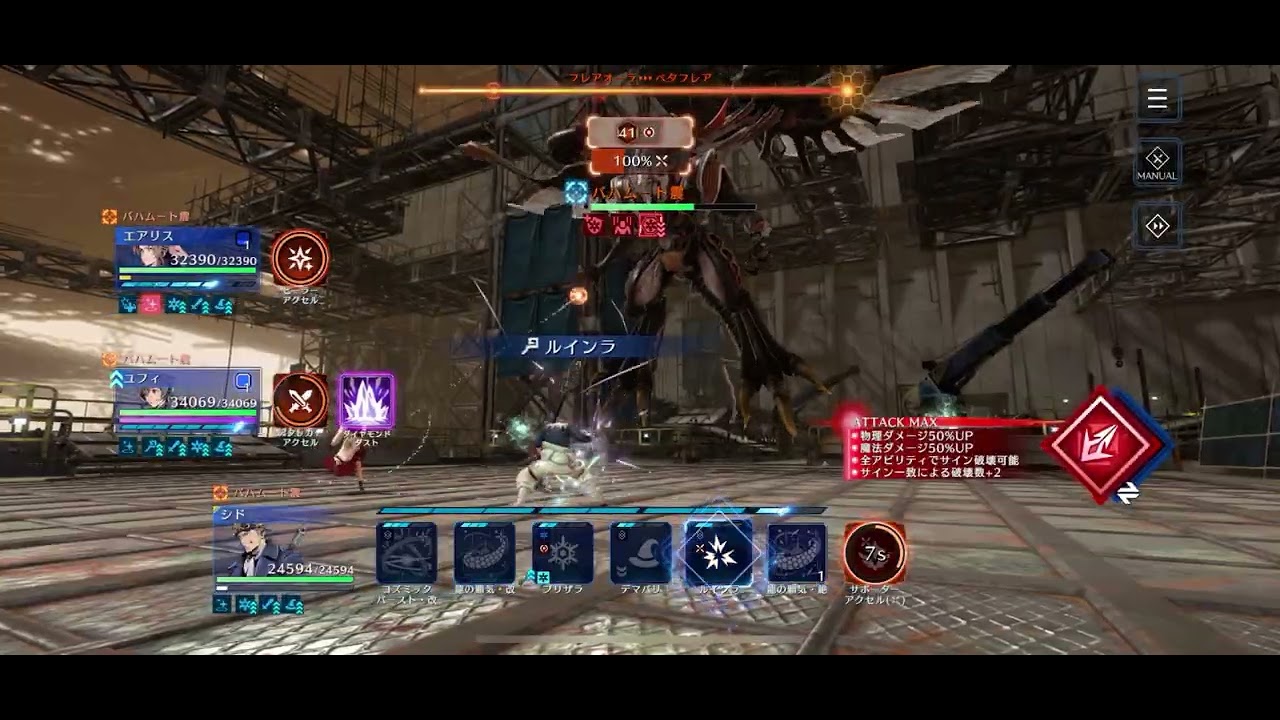Use the Cosmic Burst ability
The height and width of the screenshot is (720, 1280).
click(406, 553)
